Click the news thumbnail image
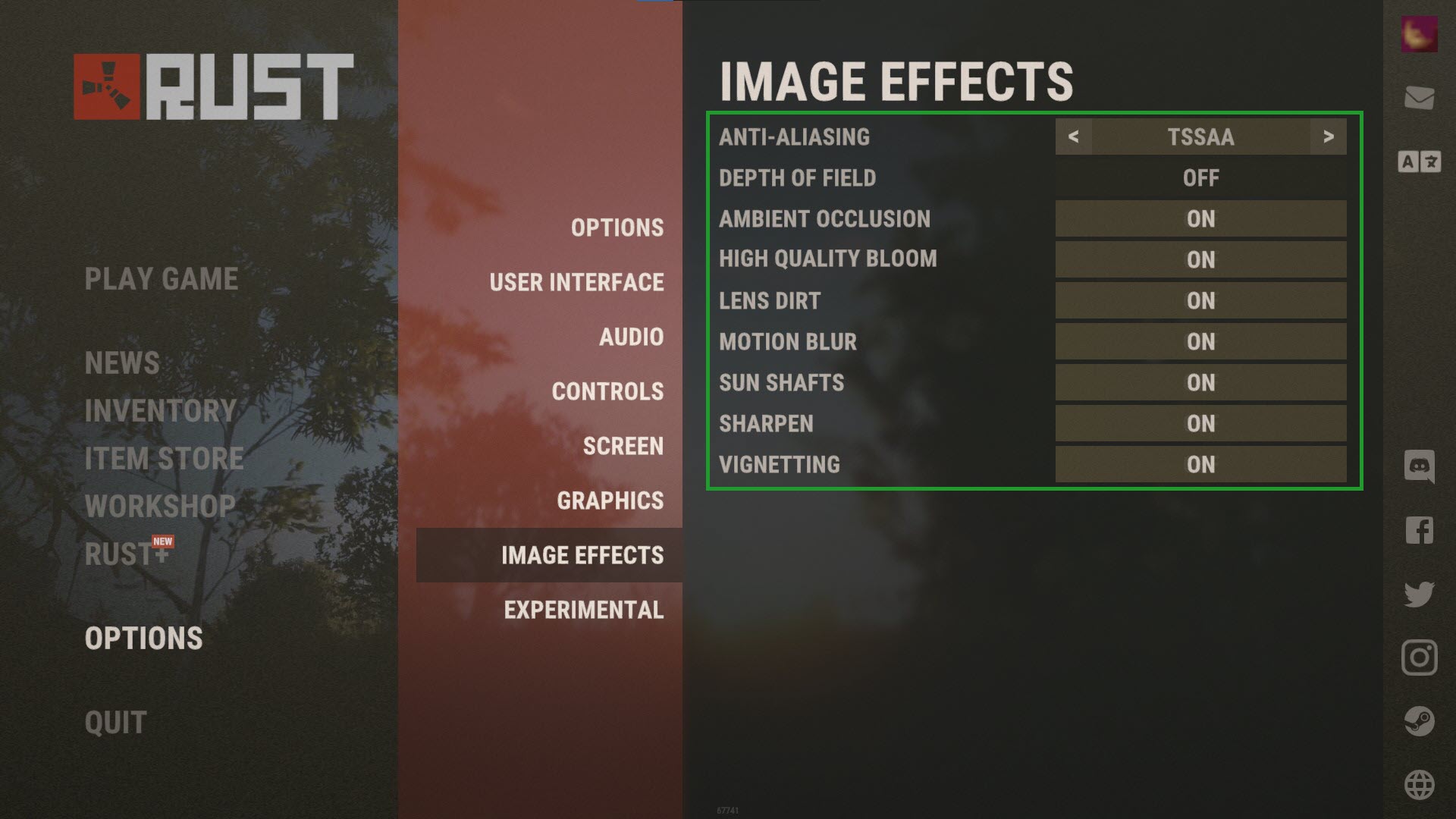The width and height of the screenshot is (1456, 819). pos(1421,36)
